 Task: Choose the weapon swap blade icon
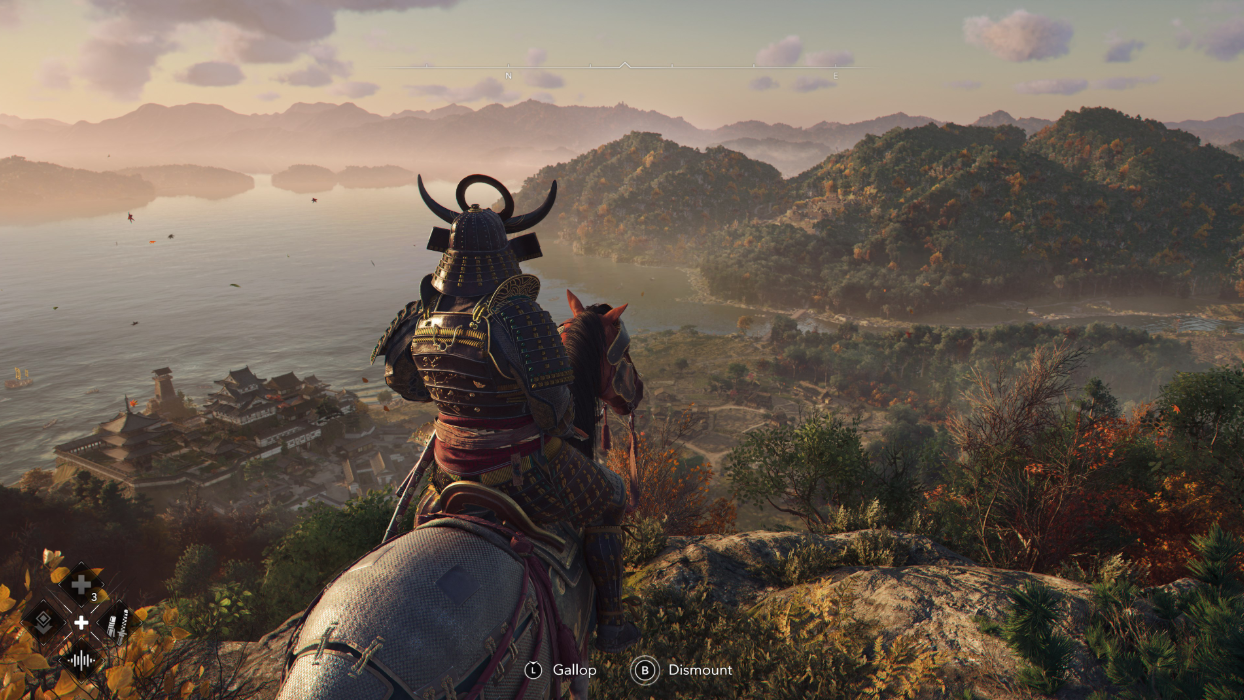click(118, 622)
